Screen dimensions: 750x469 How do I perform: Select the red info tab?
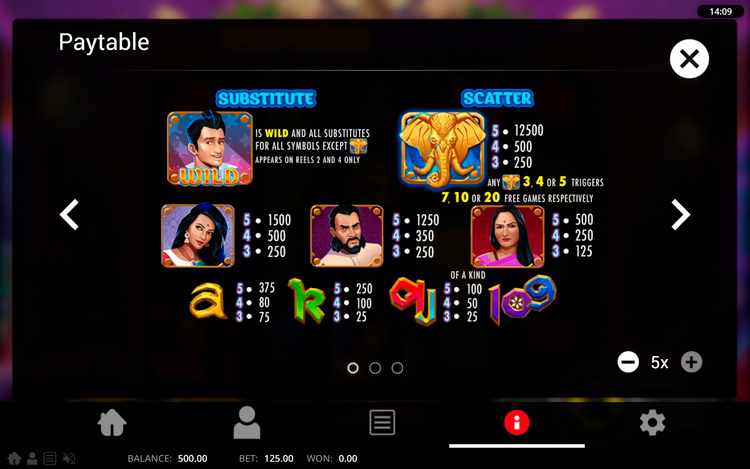click(x=516, y=423)
